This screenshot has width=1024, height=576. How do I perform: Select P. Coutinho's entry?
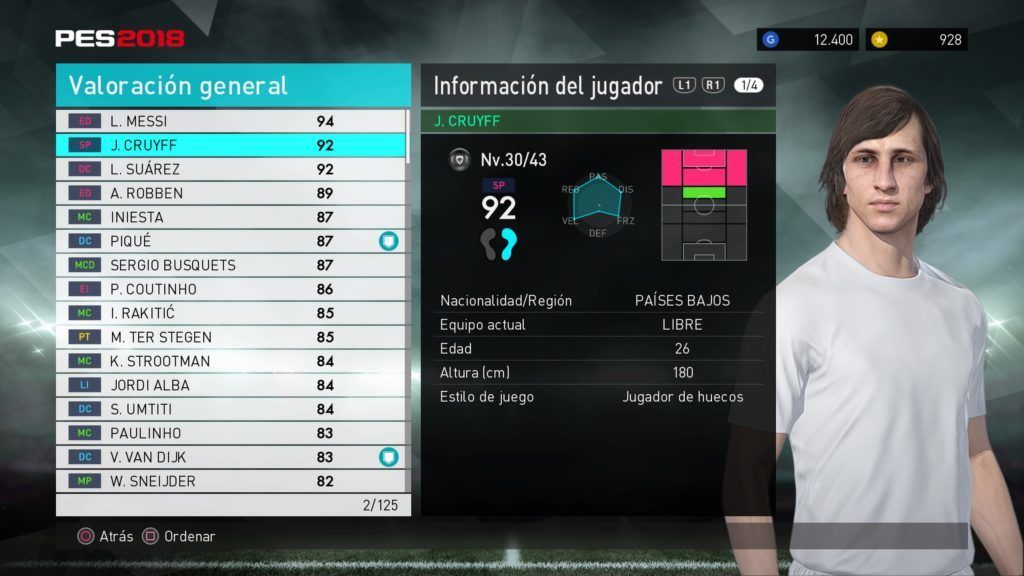coord(232,289)
